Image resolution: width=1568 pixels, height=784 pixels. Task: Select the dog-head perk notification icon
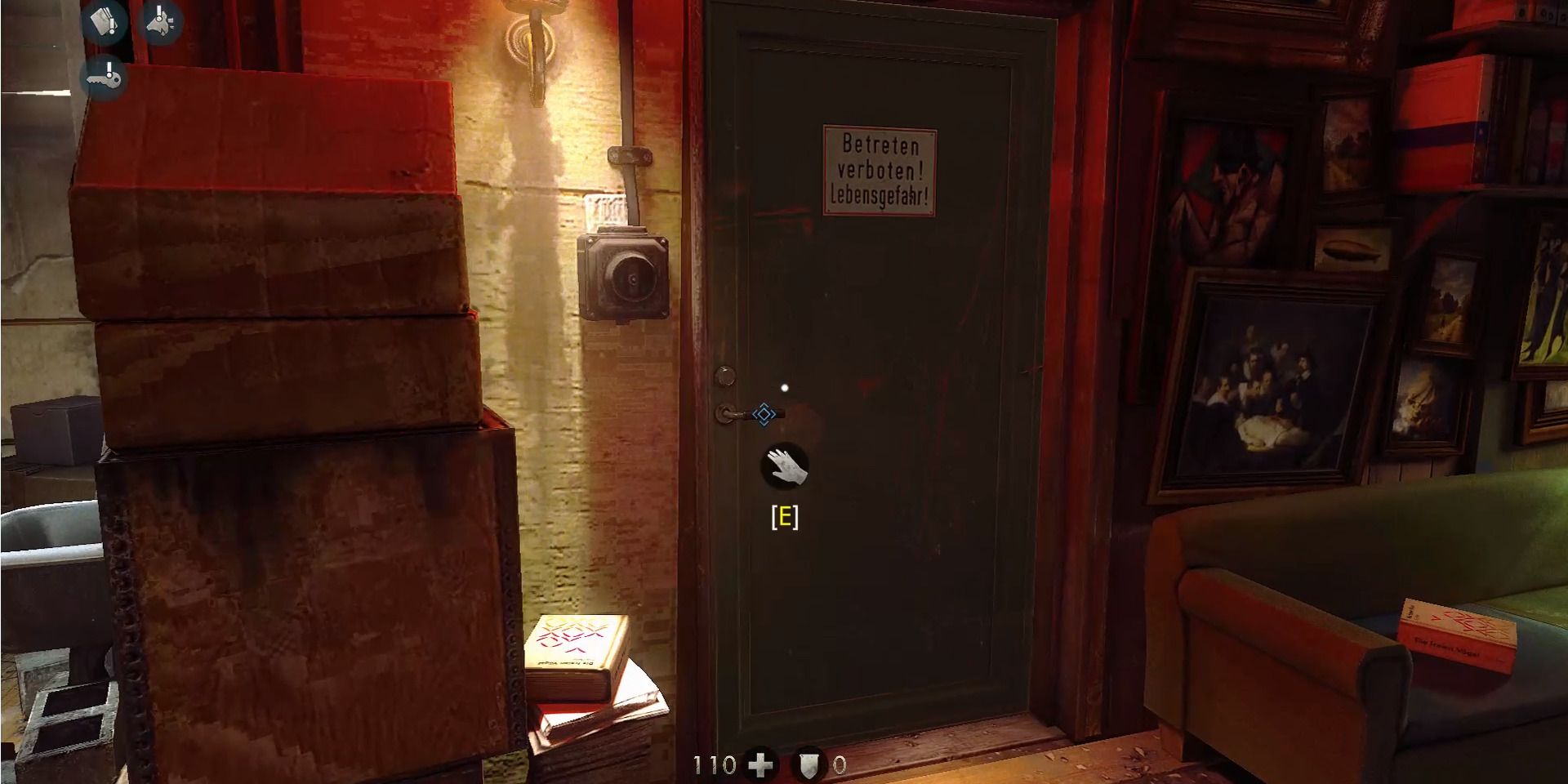pos(160,21)
